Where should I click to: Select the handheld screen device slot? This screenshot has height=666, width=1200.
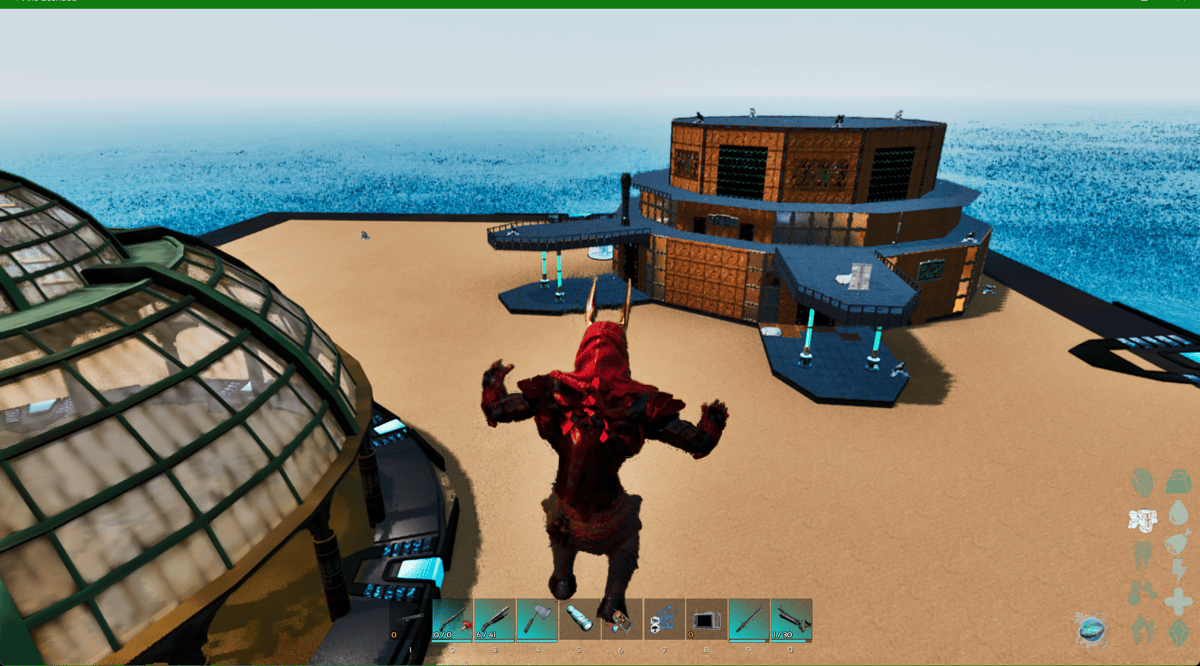pos(706,619)
